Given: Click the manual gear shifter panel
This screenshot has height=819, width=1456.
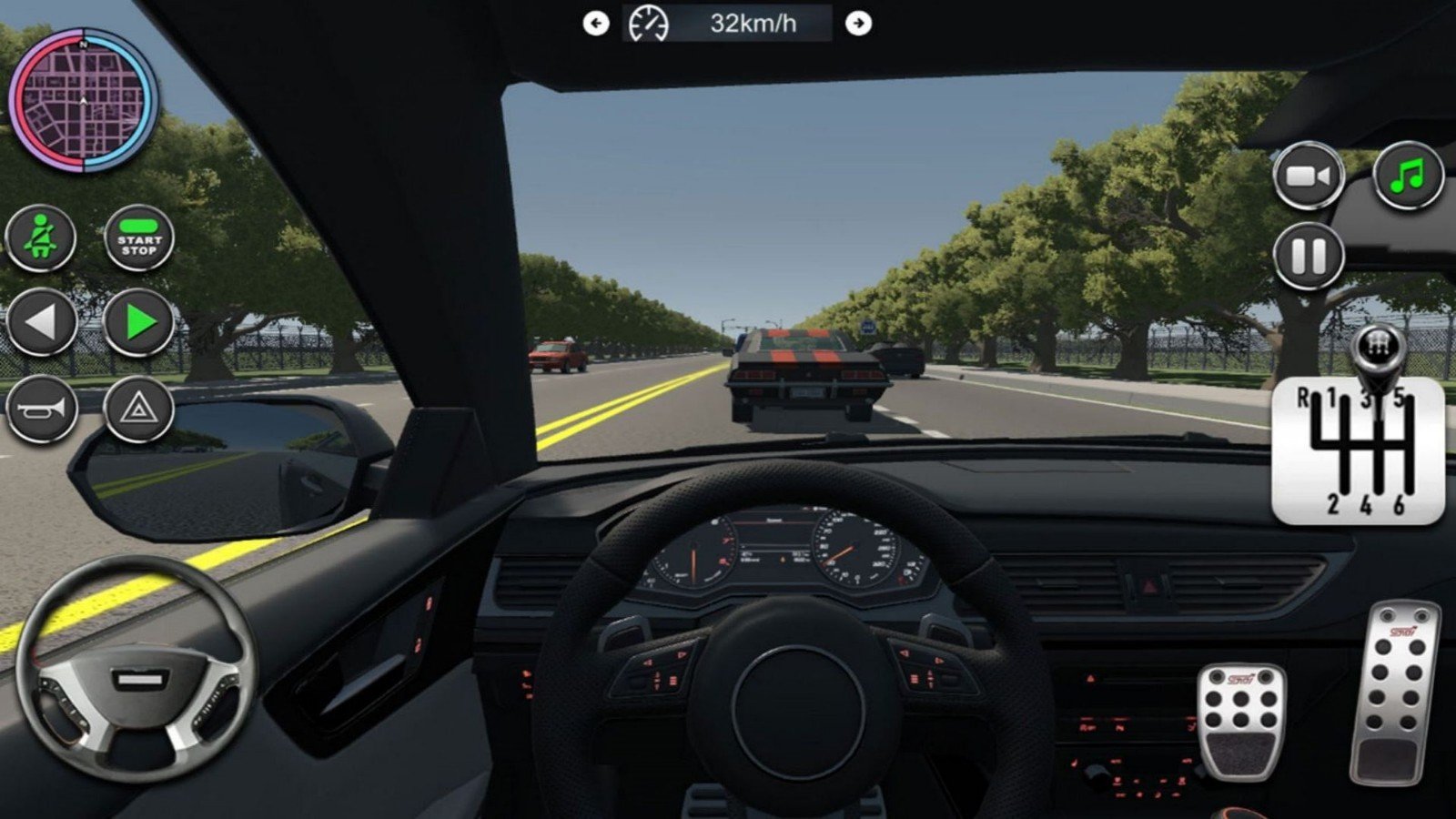Looking at the screenshot, I should [x=1358, y=450].
